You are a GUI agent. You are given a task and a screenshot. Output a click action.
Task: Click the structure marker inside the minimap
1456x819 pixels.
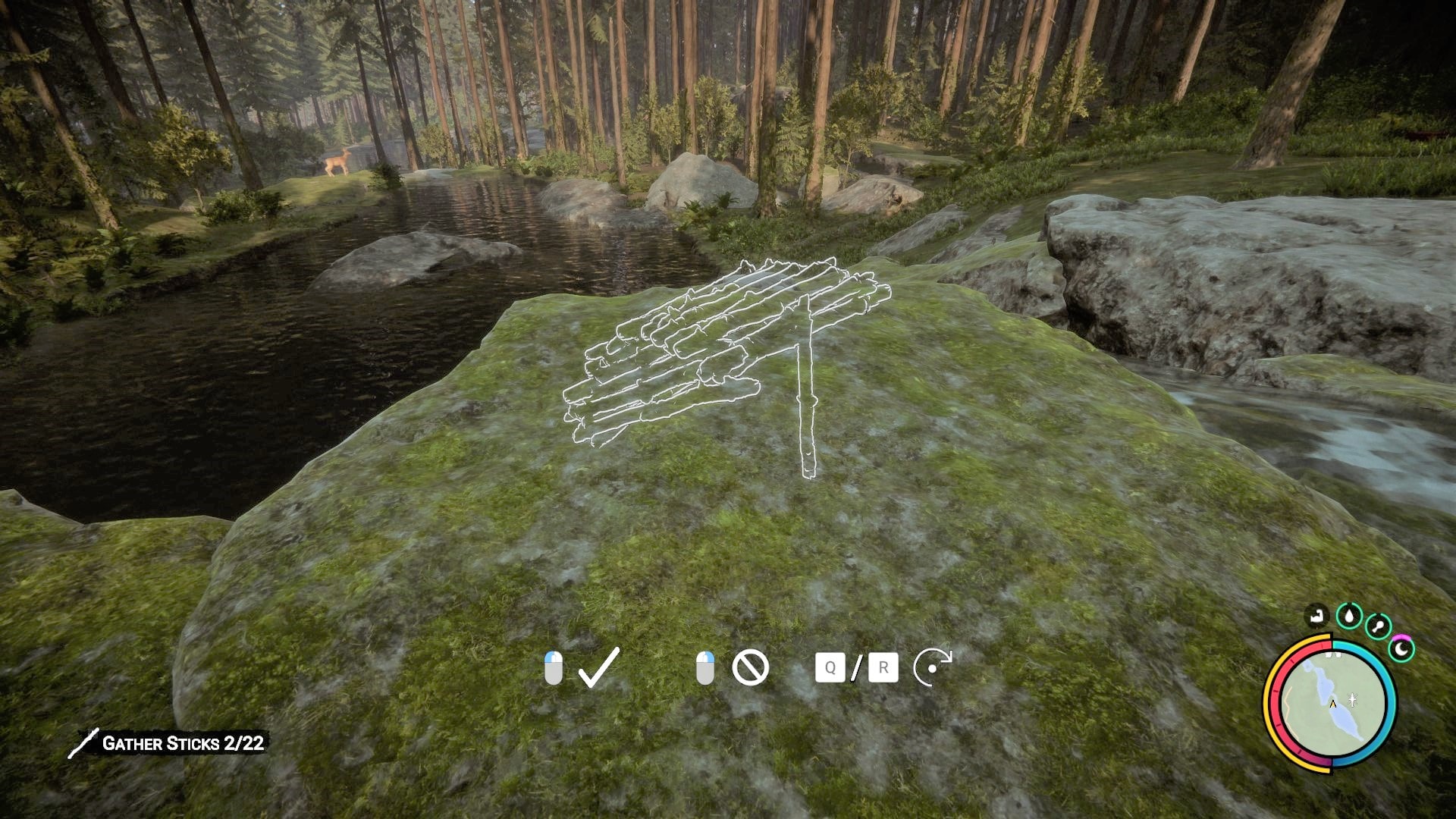click(1353, 699)
